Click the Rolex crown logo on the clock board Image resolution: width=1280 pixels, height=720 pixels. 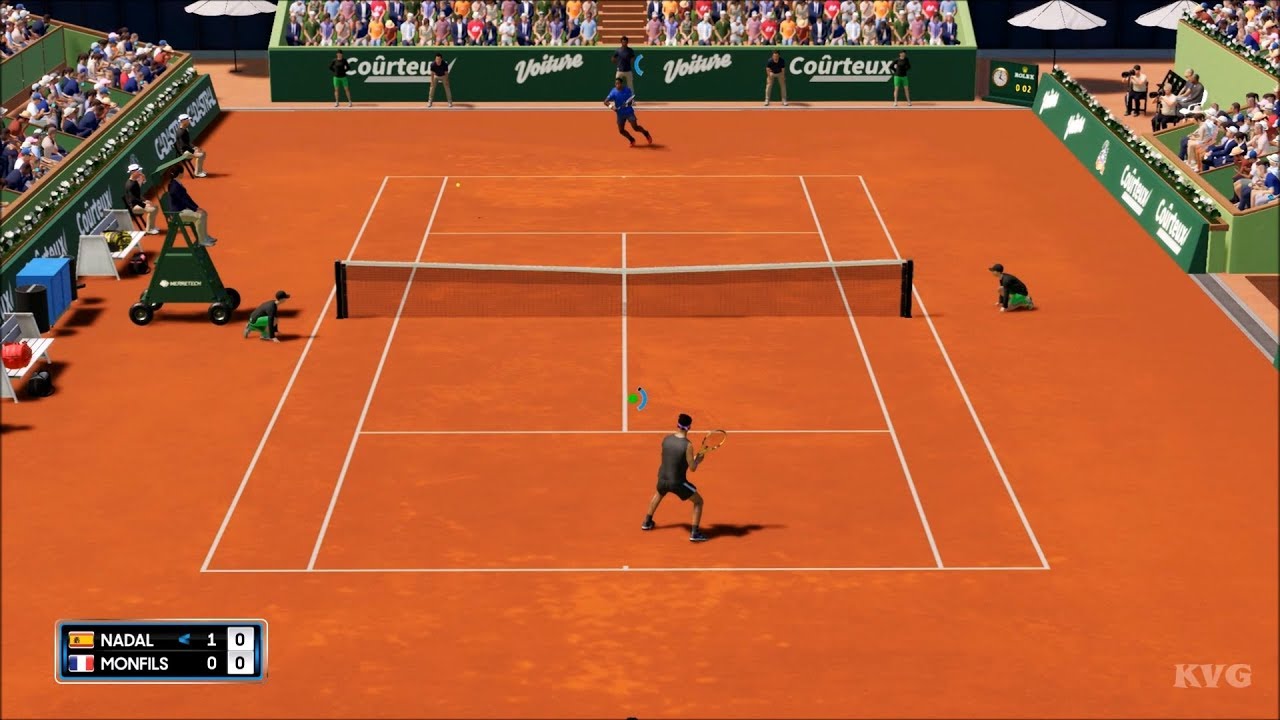1025,69
